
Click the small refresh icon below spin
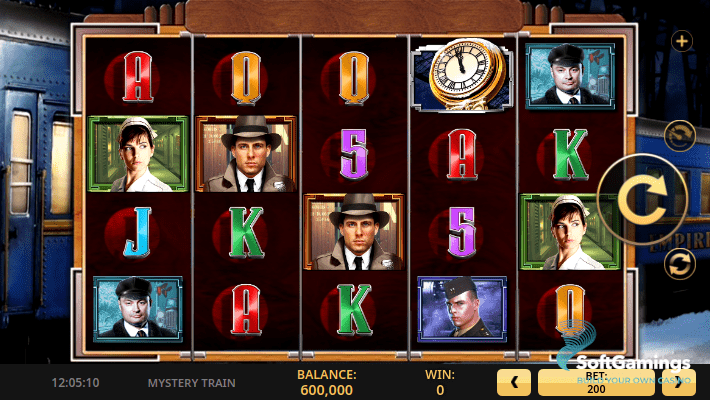680,264
